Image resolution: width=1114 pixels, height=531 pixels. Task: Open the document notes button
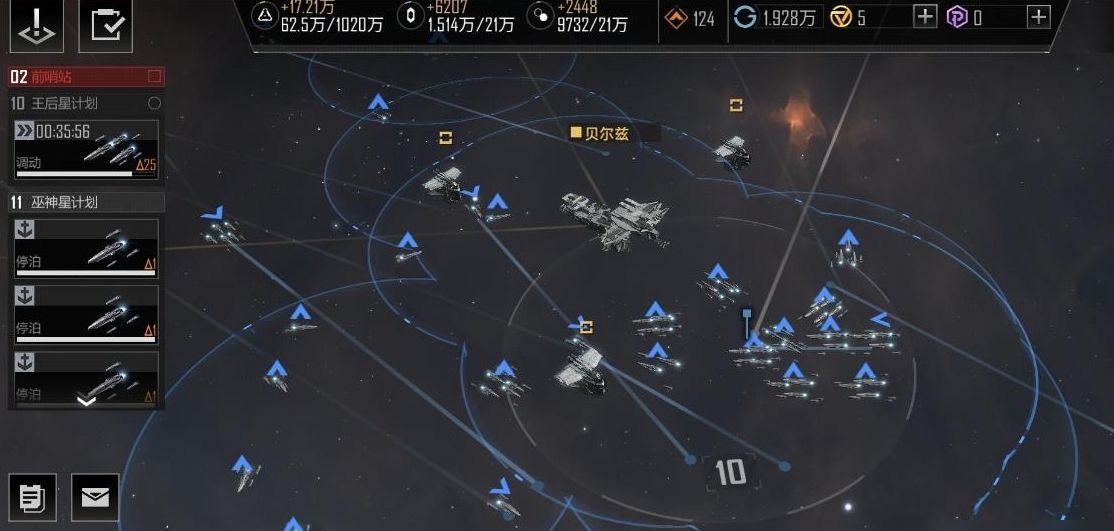[33, 496]
